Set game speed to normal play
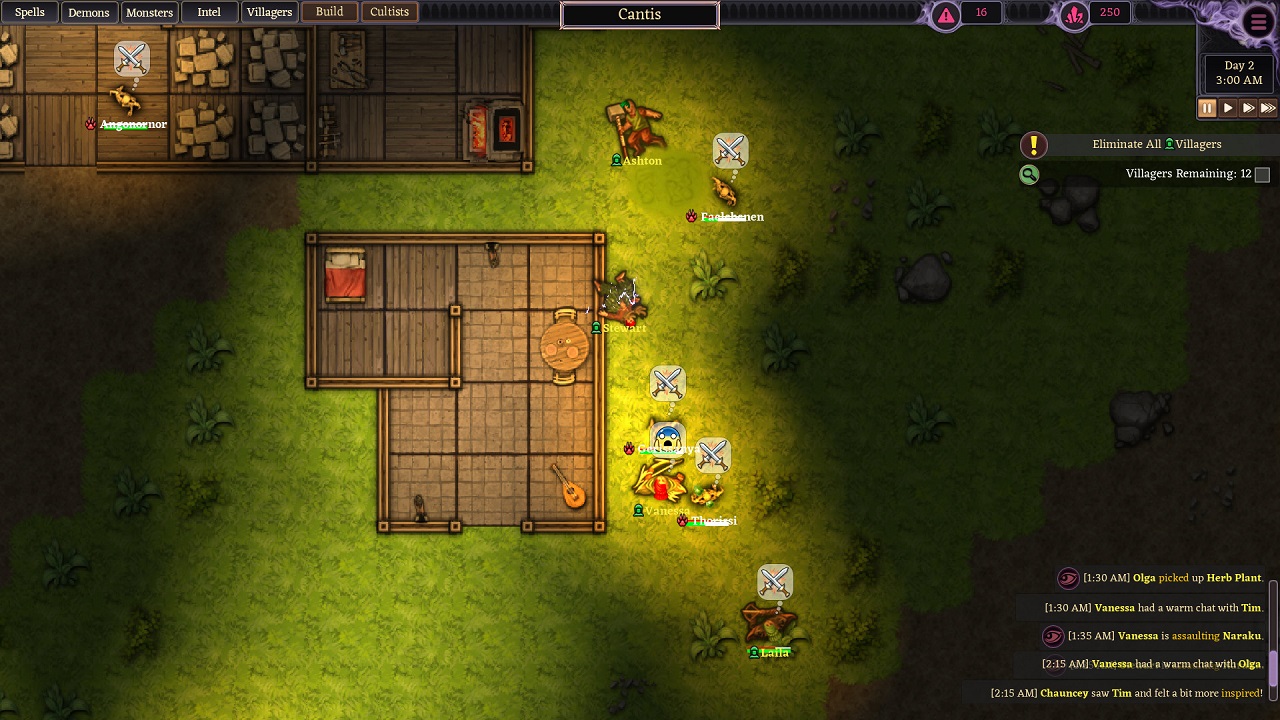 pos(1228,108)
